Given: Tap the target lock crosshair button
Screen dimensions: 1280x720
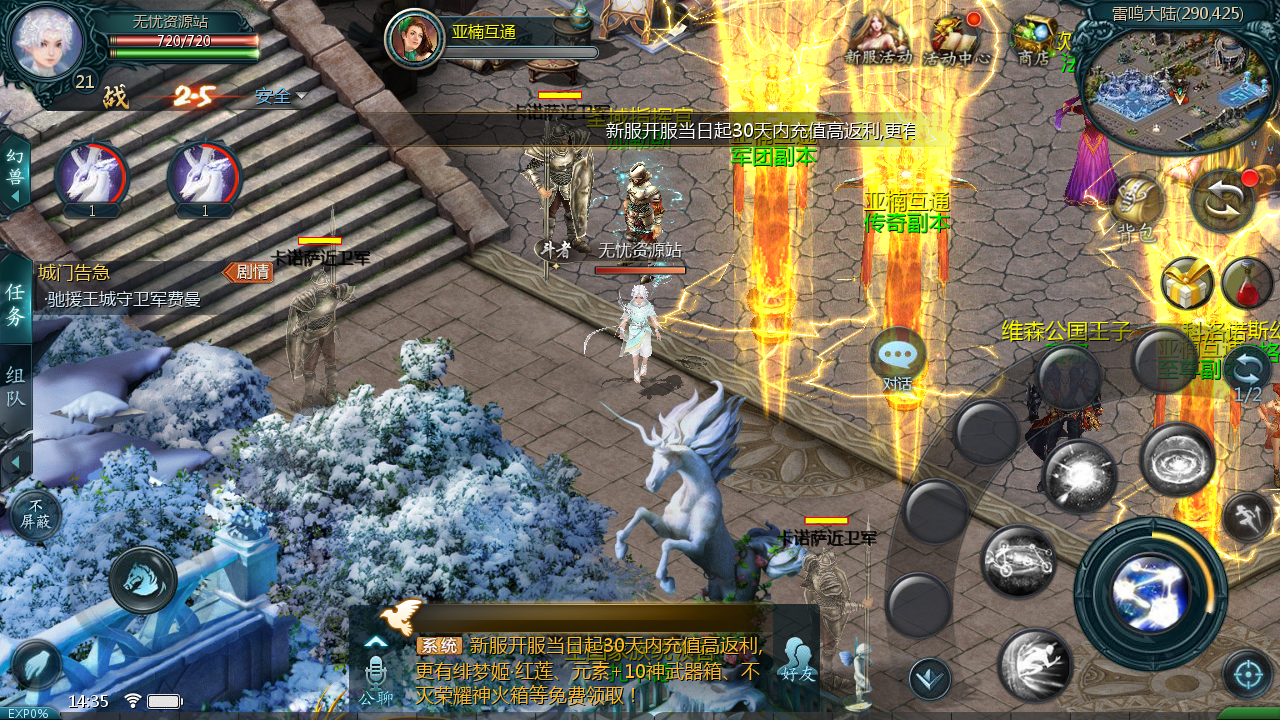Looking at the screenshot, I should [1247, 674].
